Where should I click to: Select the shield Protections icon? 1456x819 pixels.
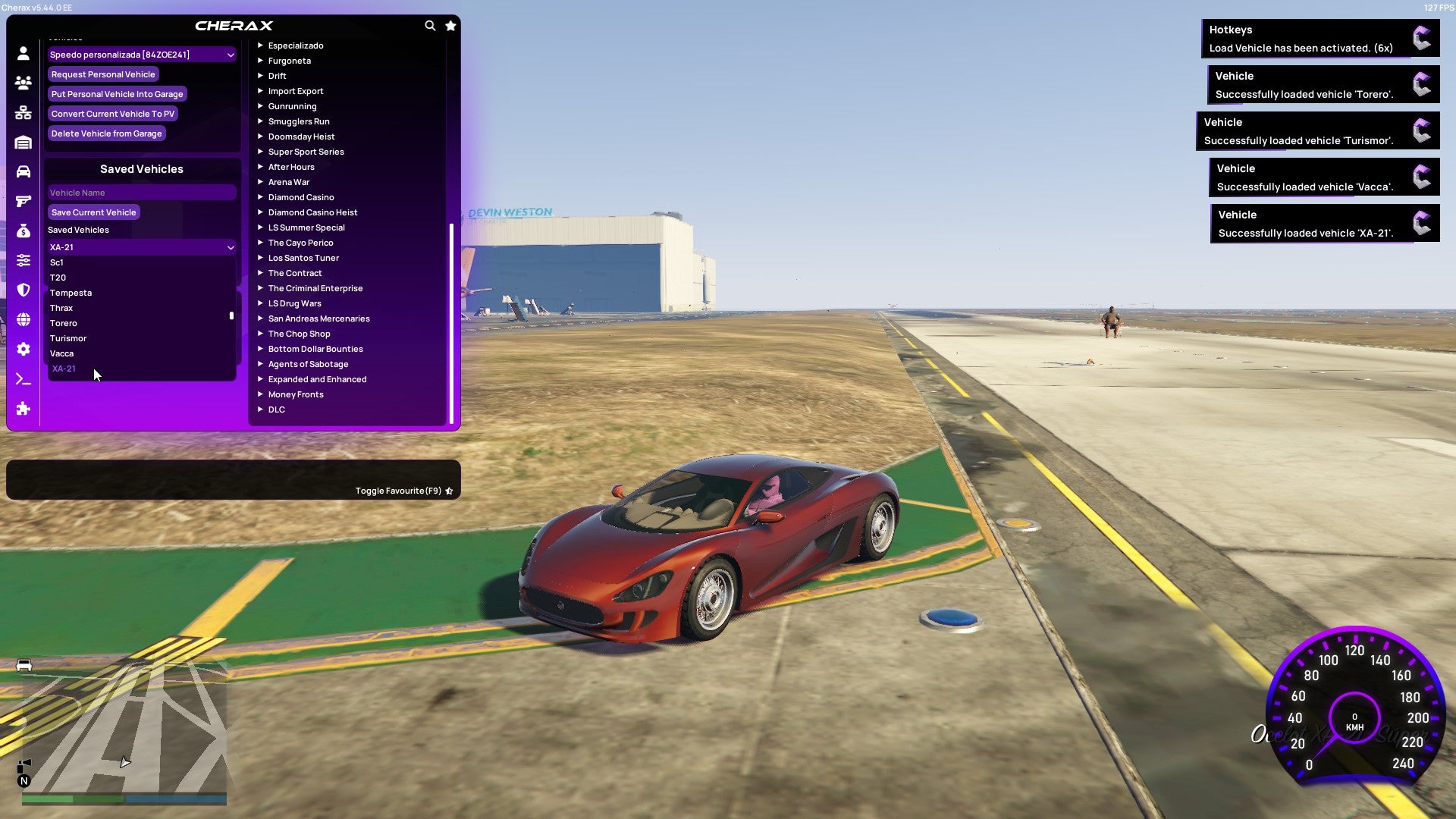point(23,290)
